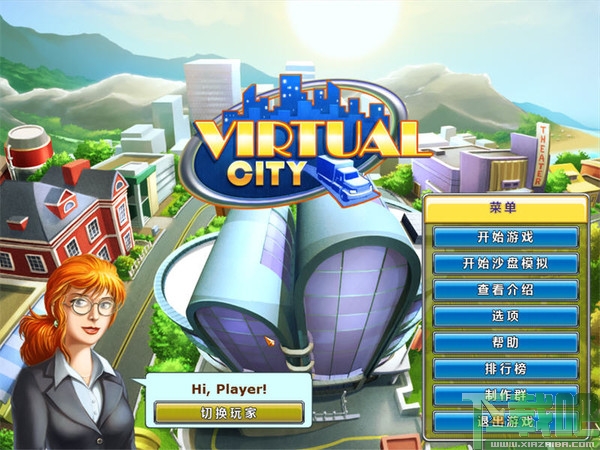The image size is (600, 450).
Task: Open the 选项 options menu
Action: tap(505, 316)
